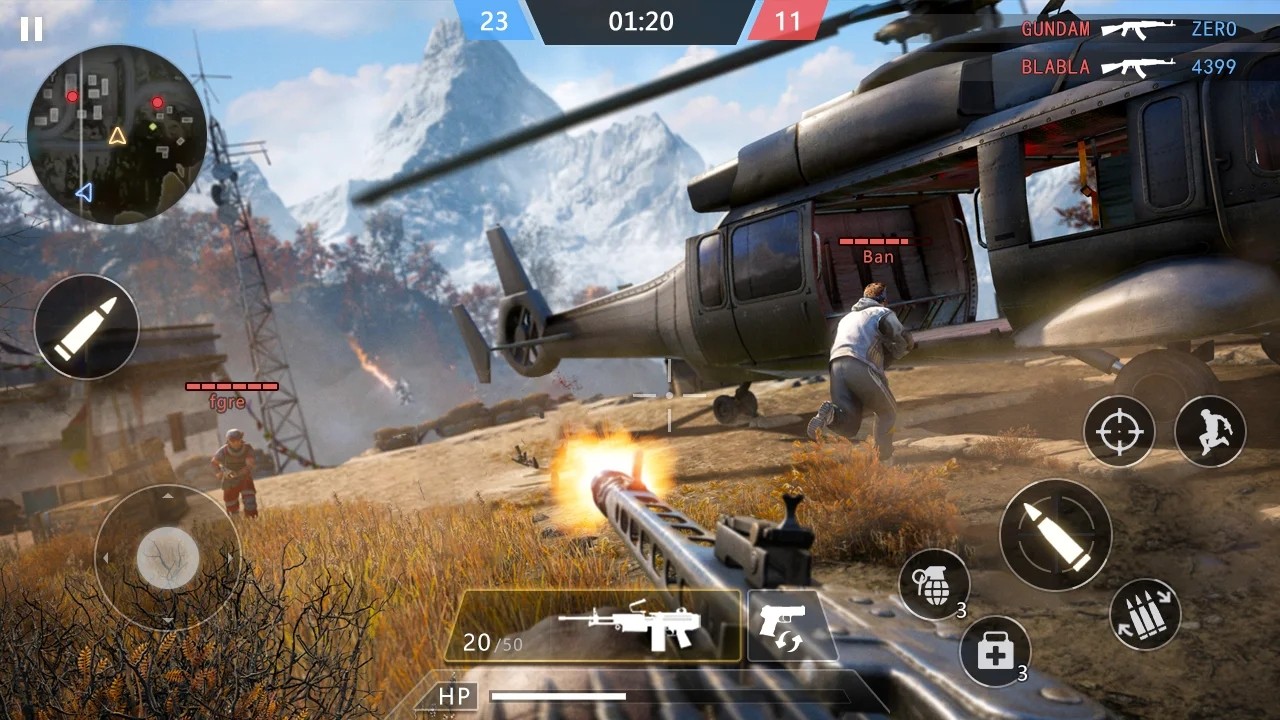Image resolution: width=1280 pixels, height=720 pixels.
Task: Tap BLABLA's kill feed entry
Action: pyautogui.click(x=1055, y=67)
